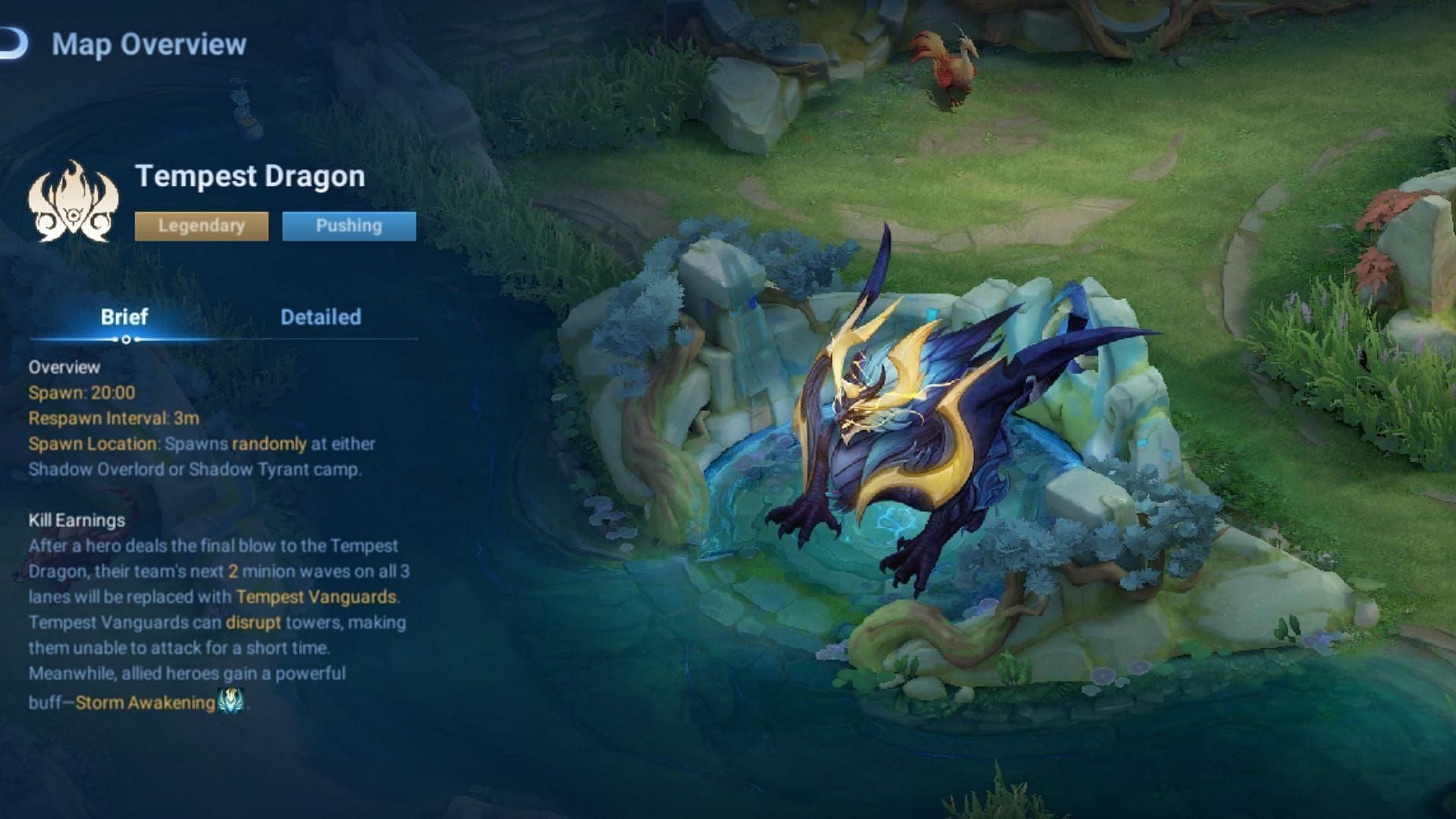
Task: Select the Brief tab
Action: coord(125,317)
